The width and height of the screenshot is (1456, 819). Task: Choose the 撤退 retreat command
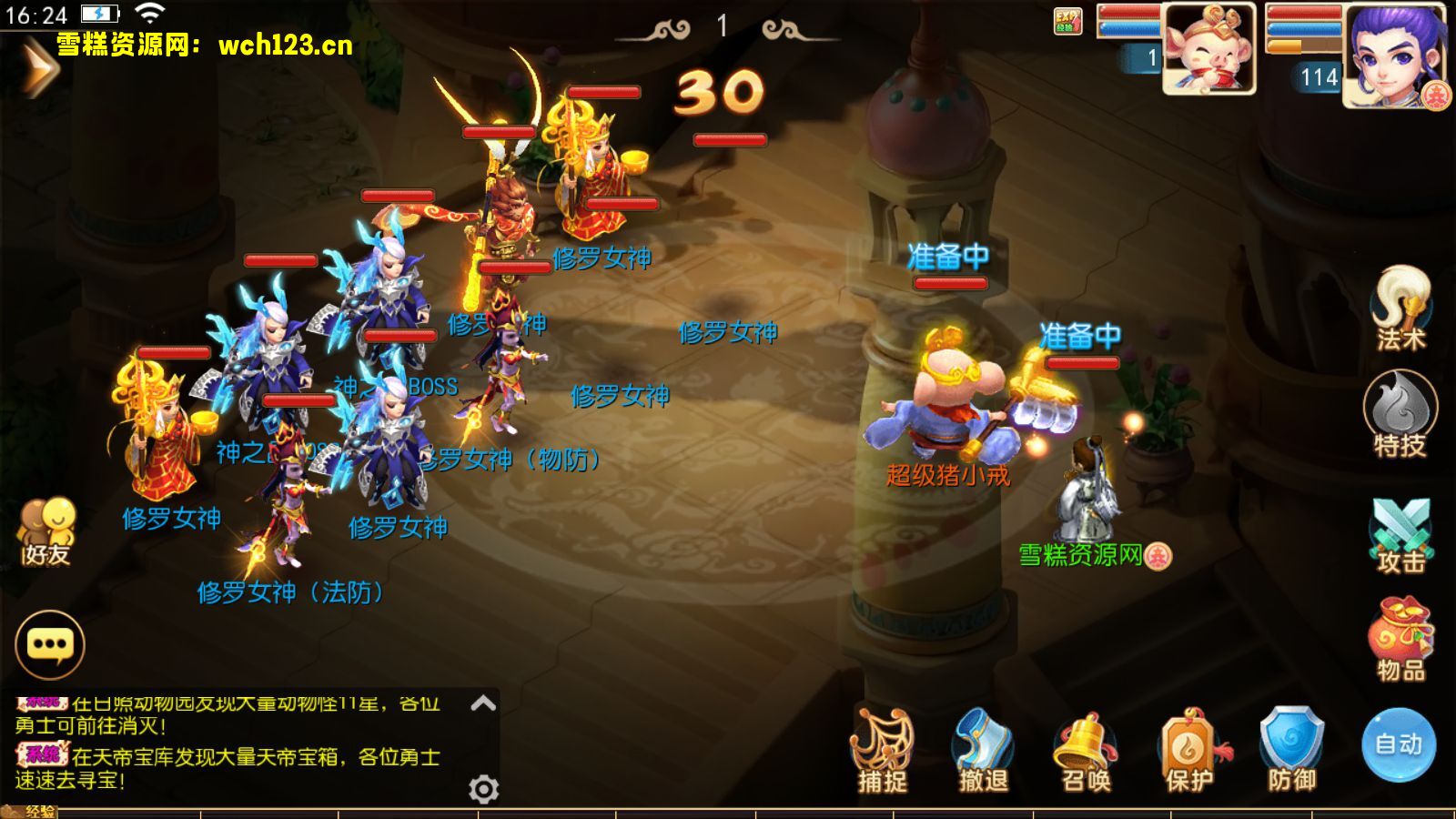pos(984,750)
